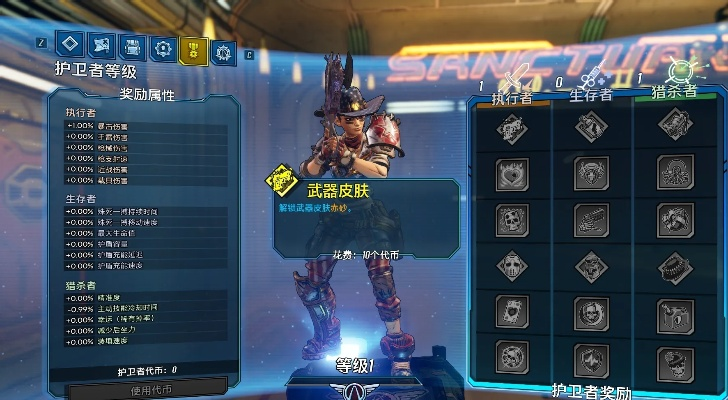The height and width of the screenshot is (400, 728).
Task: Choose the flaming heart Enforcer reward
Action: (511, 173)
